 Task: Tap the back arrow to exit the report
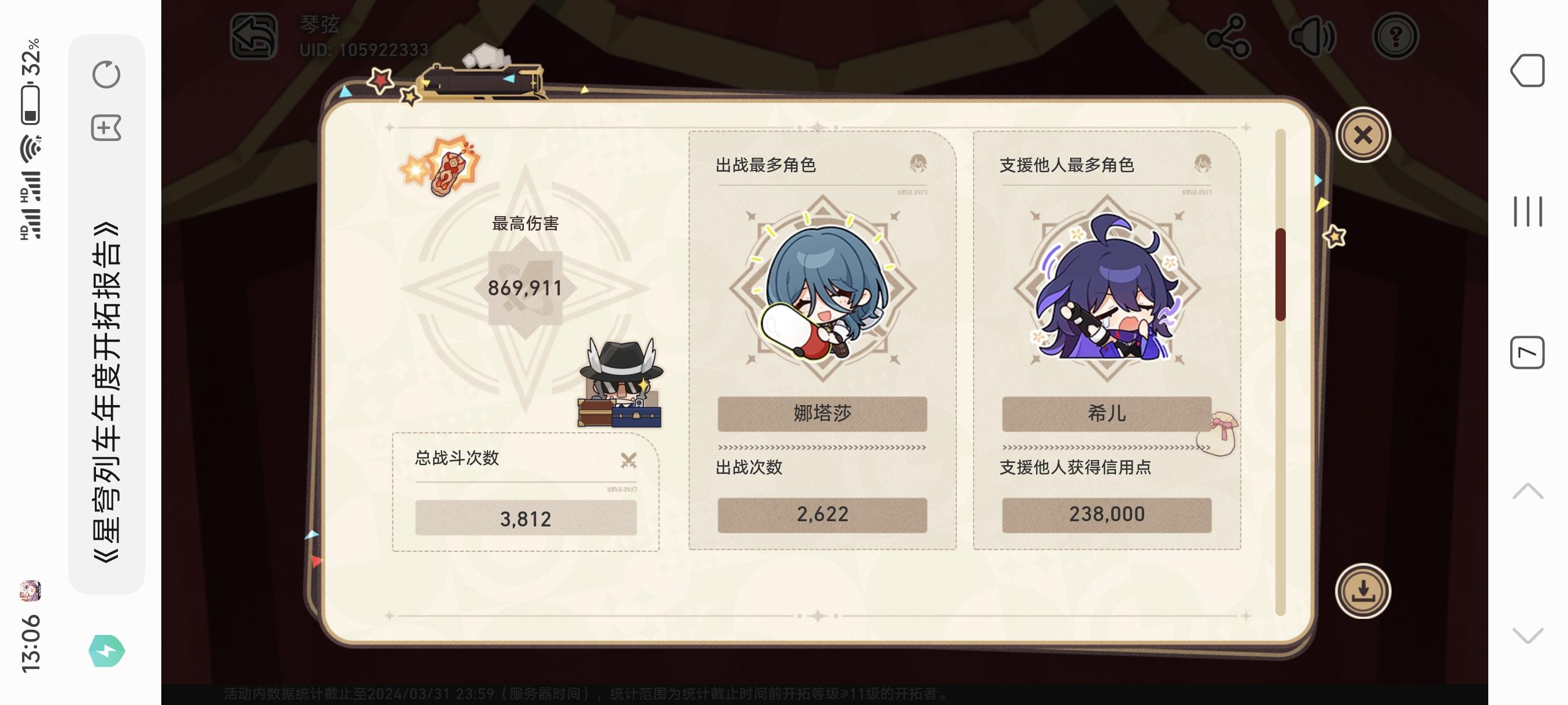(x=254, y=34)
